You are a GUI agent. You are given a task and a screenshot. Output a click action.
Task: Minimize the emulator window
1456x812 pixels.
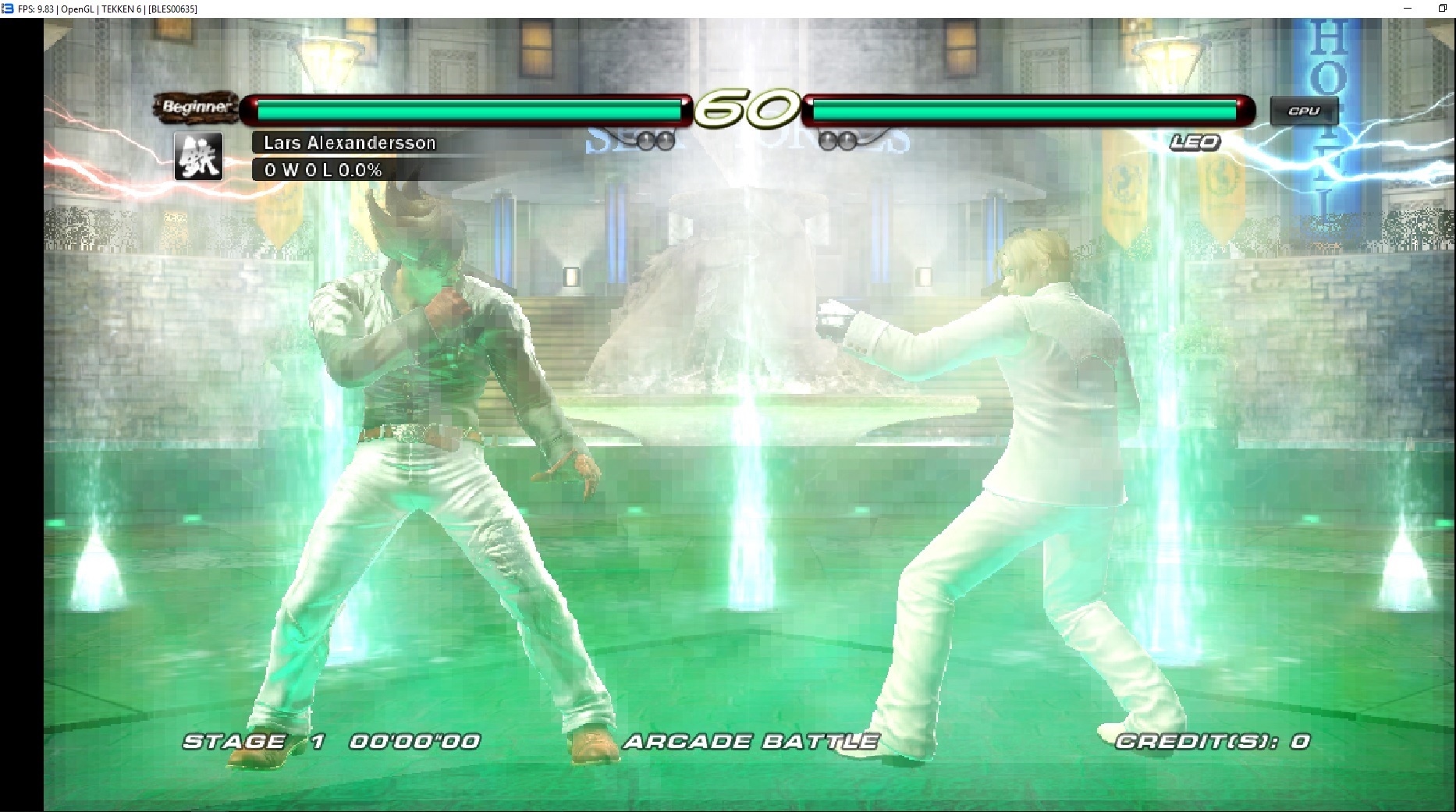pyautogui.click(x=1408, y=9)
